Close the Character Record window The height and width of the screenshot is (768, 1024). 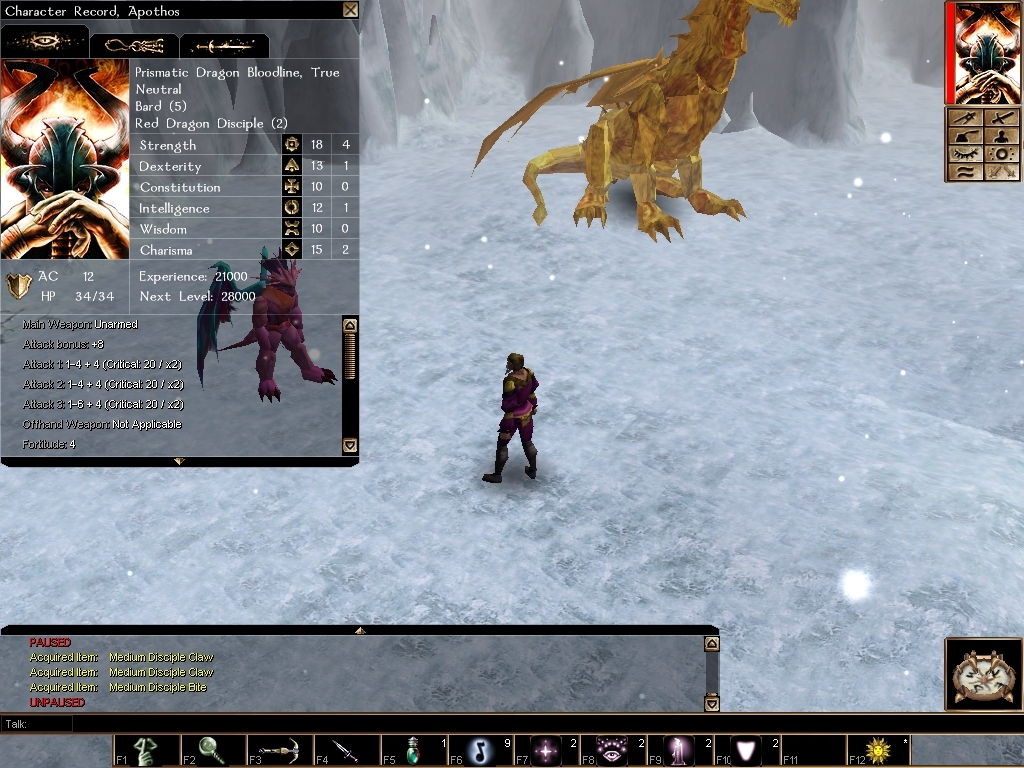(350, 10)
